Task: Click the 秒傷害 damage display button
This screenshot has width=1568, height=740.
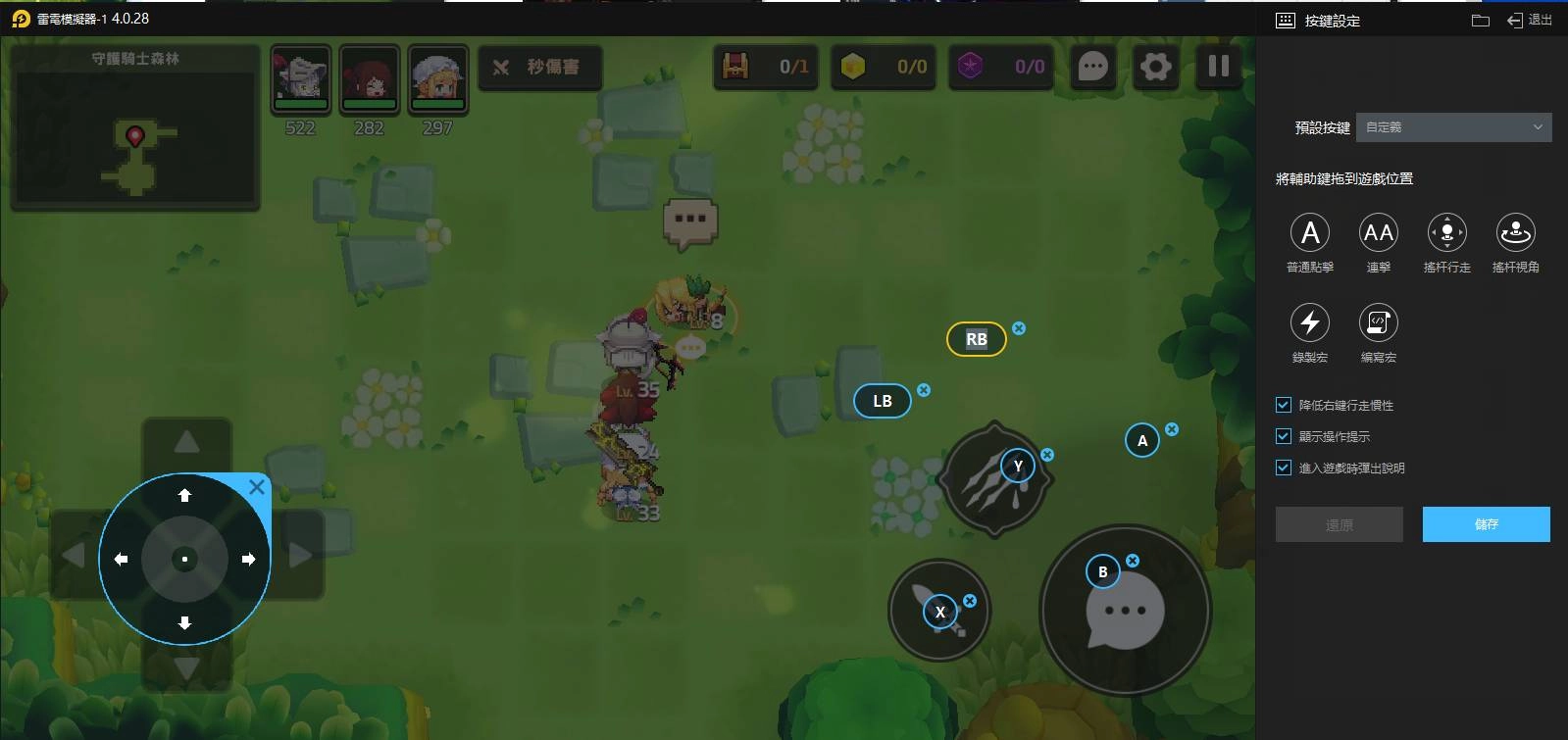Action: coord(540,67)
